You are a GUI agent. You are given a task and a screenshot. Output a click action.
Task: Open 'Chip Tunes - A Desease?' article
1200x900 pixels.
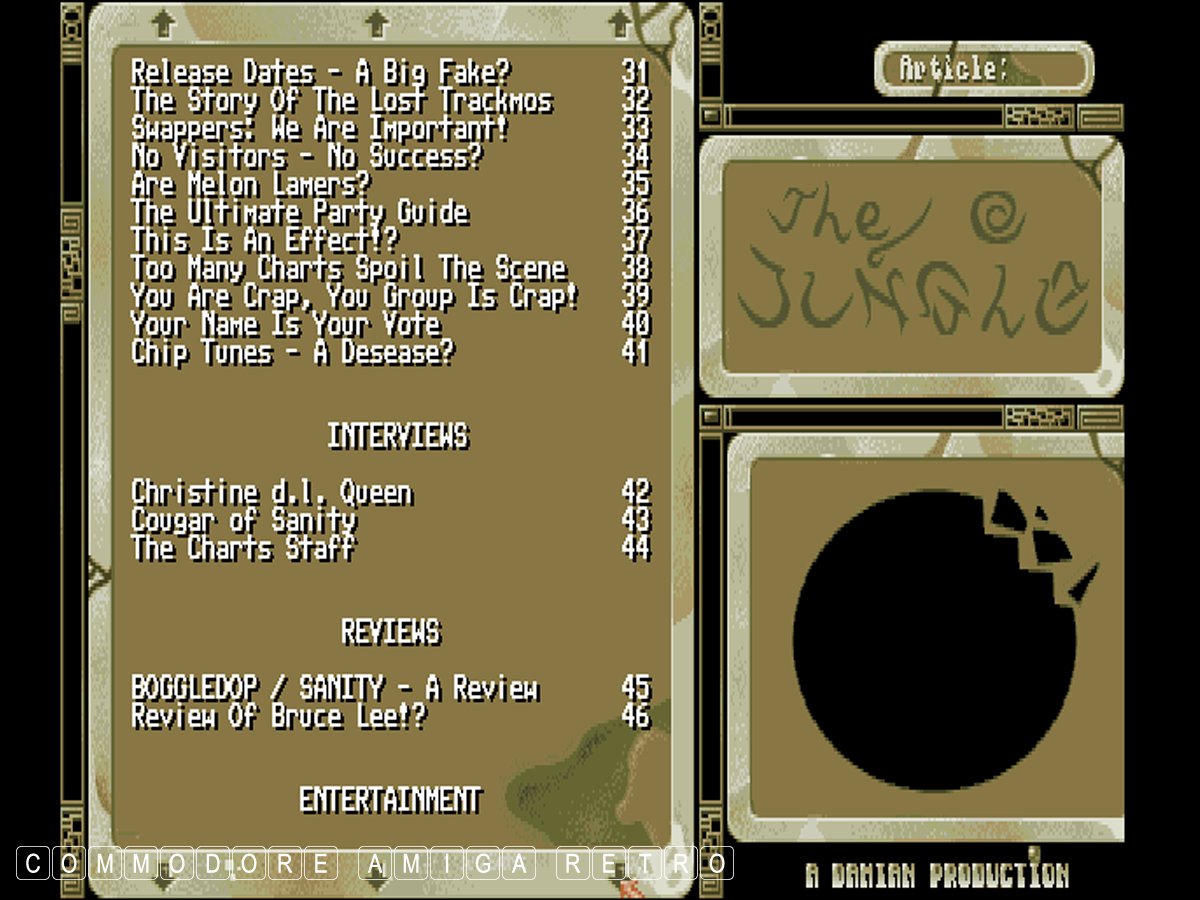[292, 352]
